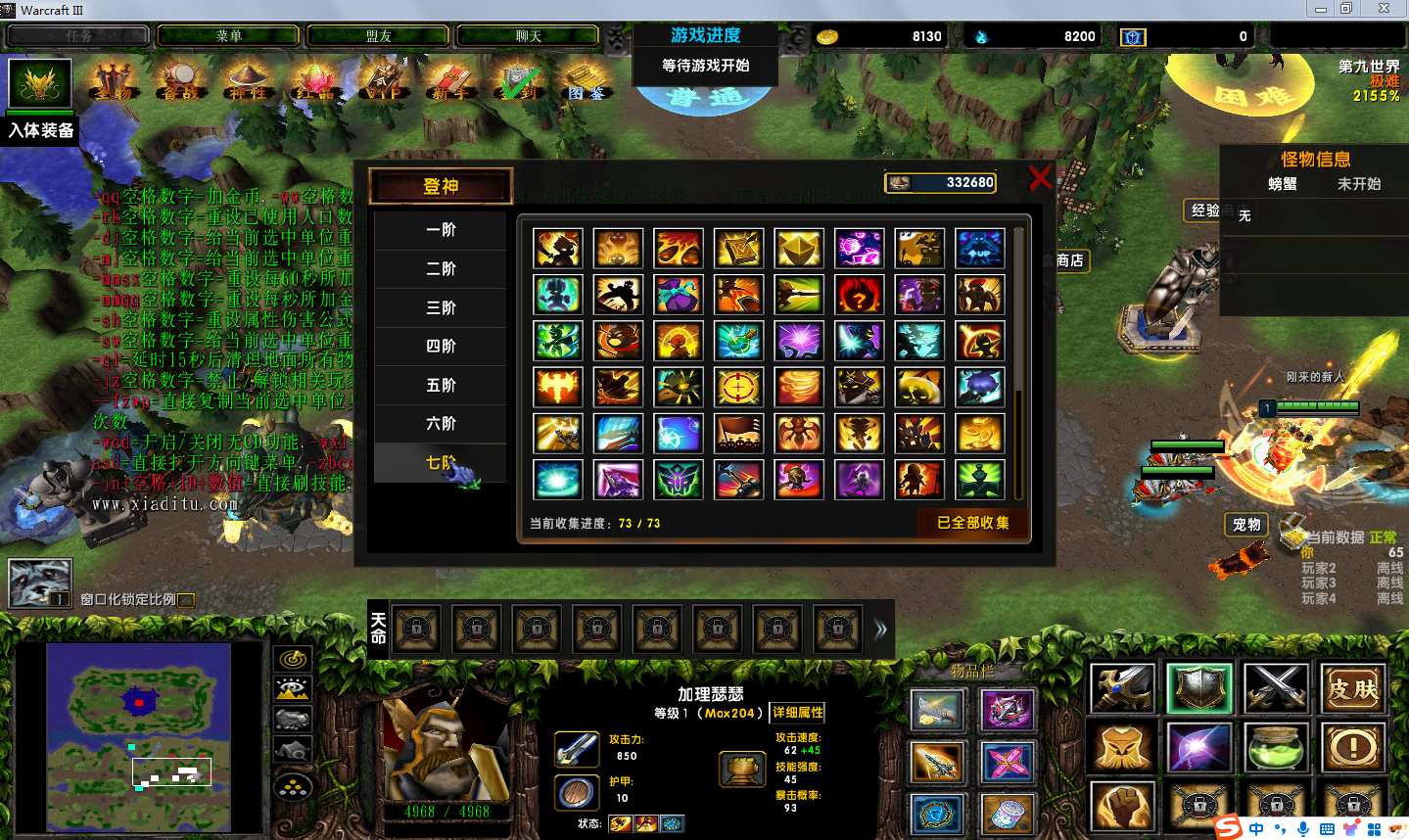Click the 已全部收集 button
The image size is (1409, 840).
[x=971, y=523]
